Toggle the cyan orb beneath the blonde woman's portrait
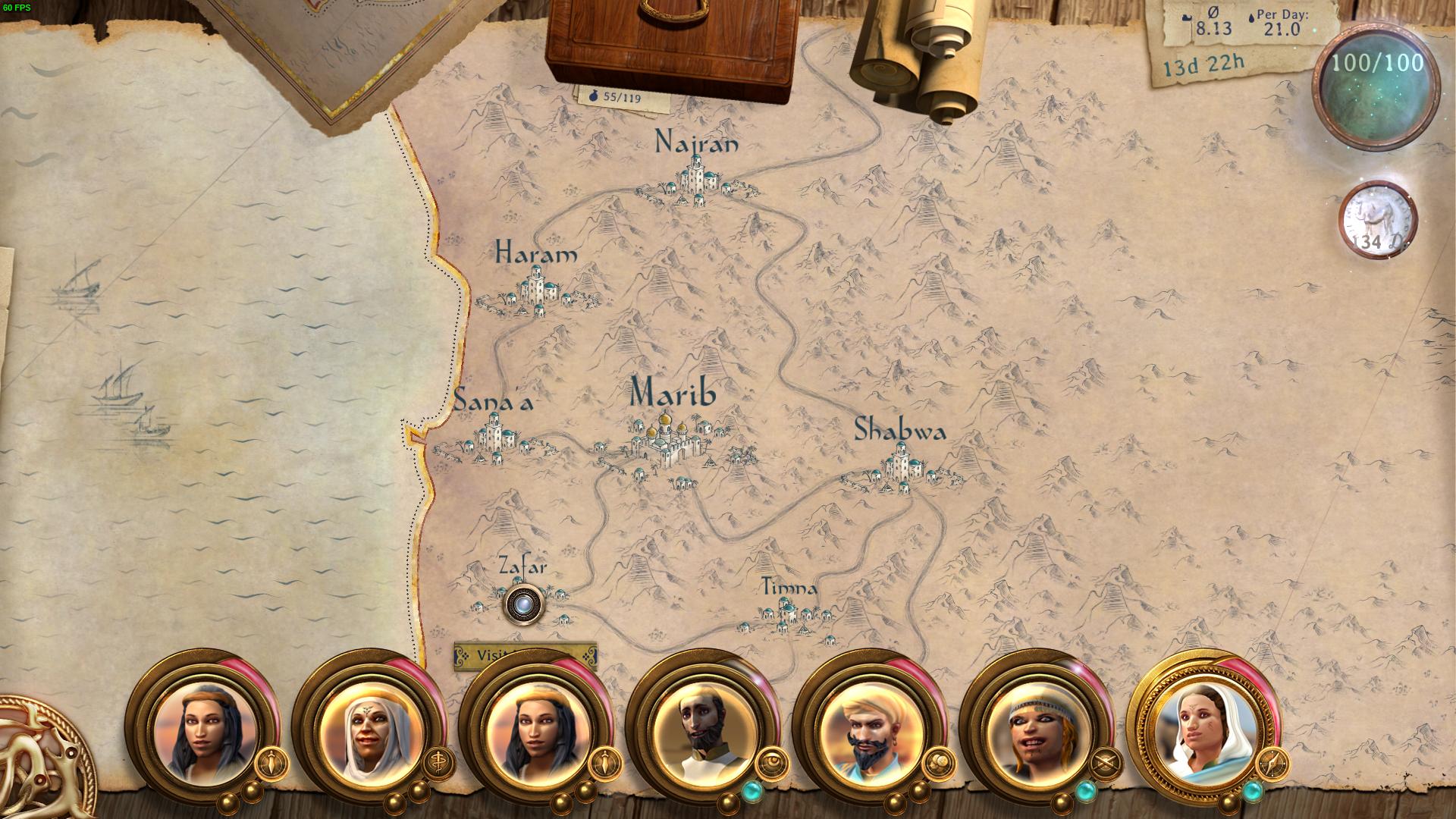Viewport: 1456px width, 819px height. 1087,791
